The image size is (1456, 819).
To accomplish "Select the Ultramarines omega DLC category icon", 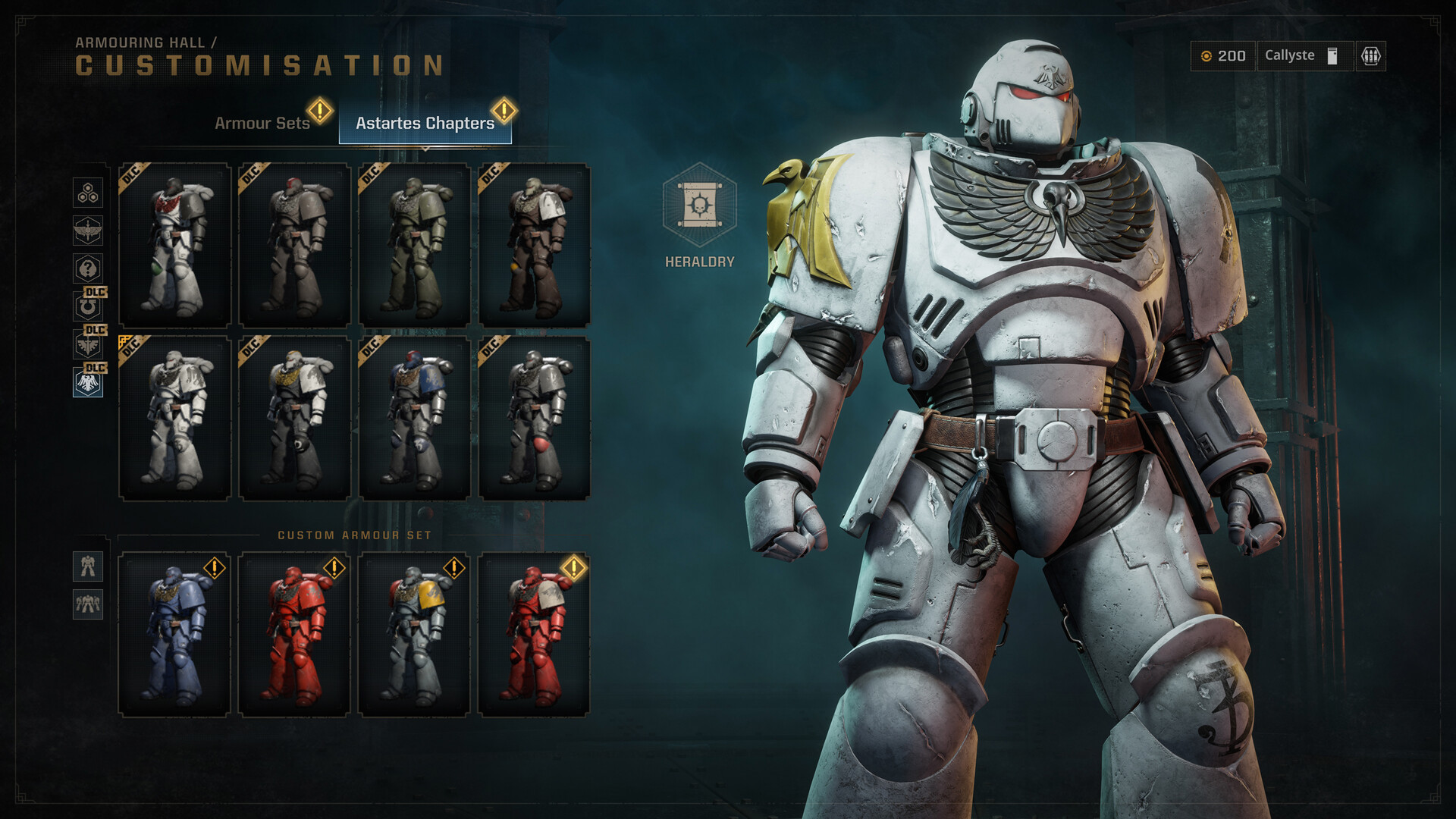I will (x=88, y=306).
